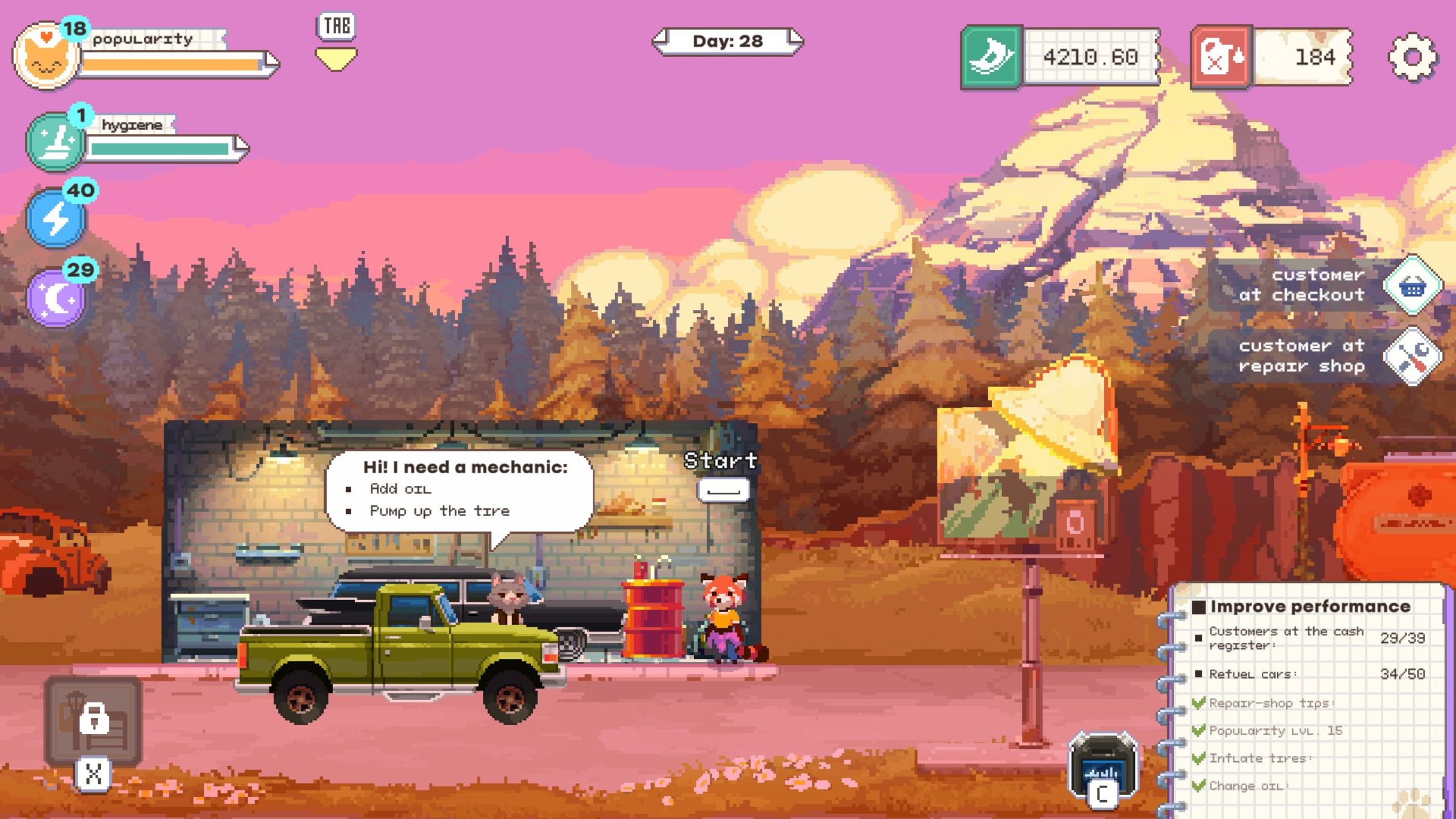Open the blue device icon by notebook
The image size is (1456, 819).
1102,766
